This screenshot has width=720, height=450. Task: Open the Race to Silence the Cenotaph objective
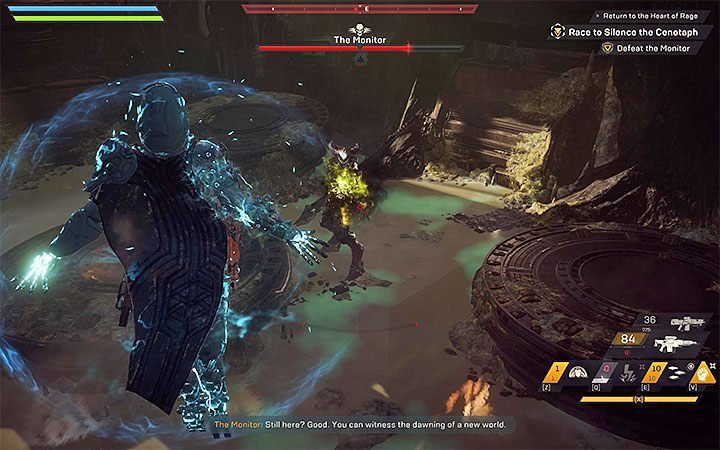tap(632, 32)
